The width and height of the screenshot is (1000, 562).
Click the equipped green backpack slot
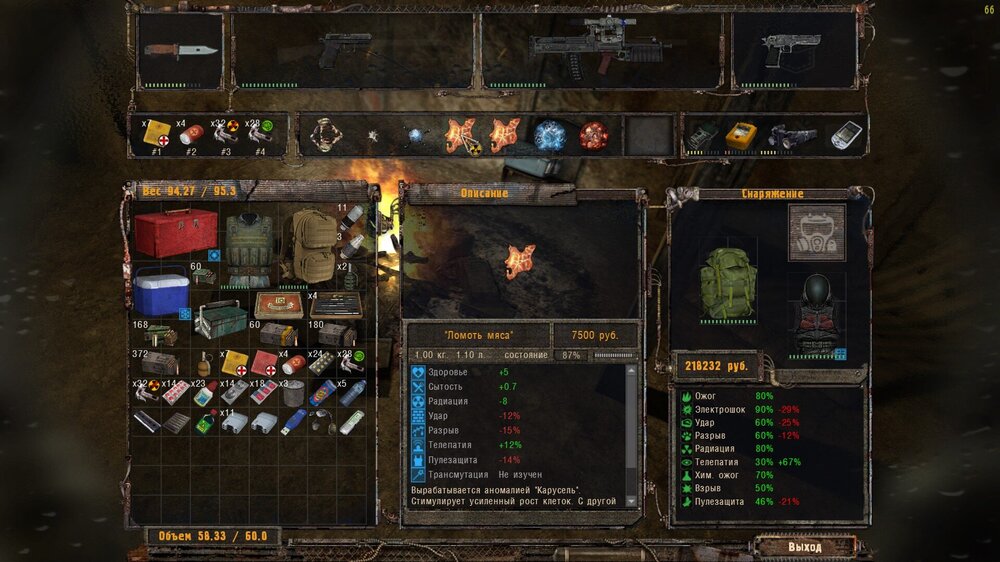pos(730,284)
